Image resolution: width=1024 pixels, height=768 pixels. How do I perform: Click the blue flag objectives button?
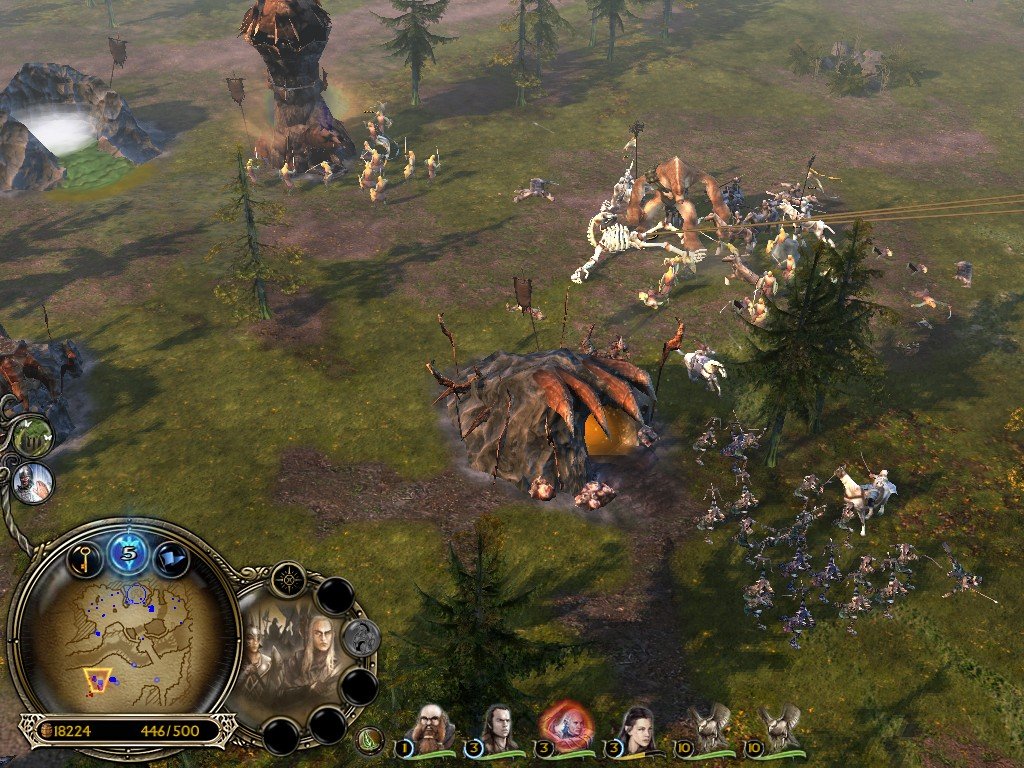coord(171,558)
